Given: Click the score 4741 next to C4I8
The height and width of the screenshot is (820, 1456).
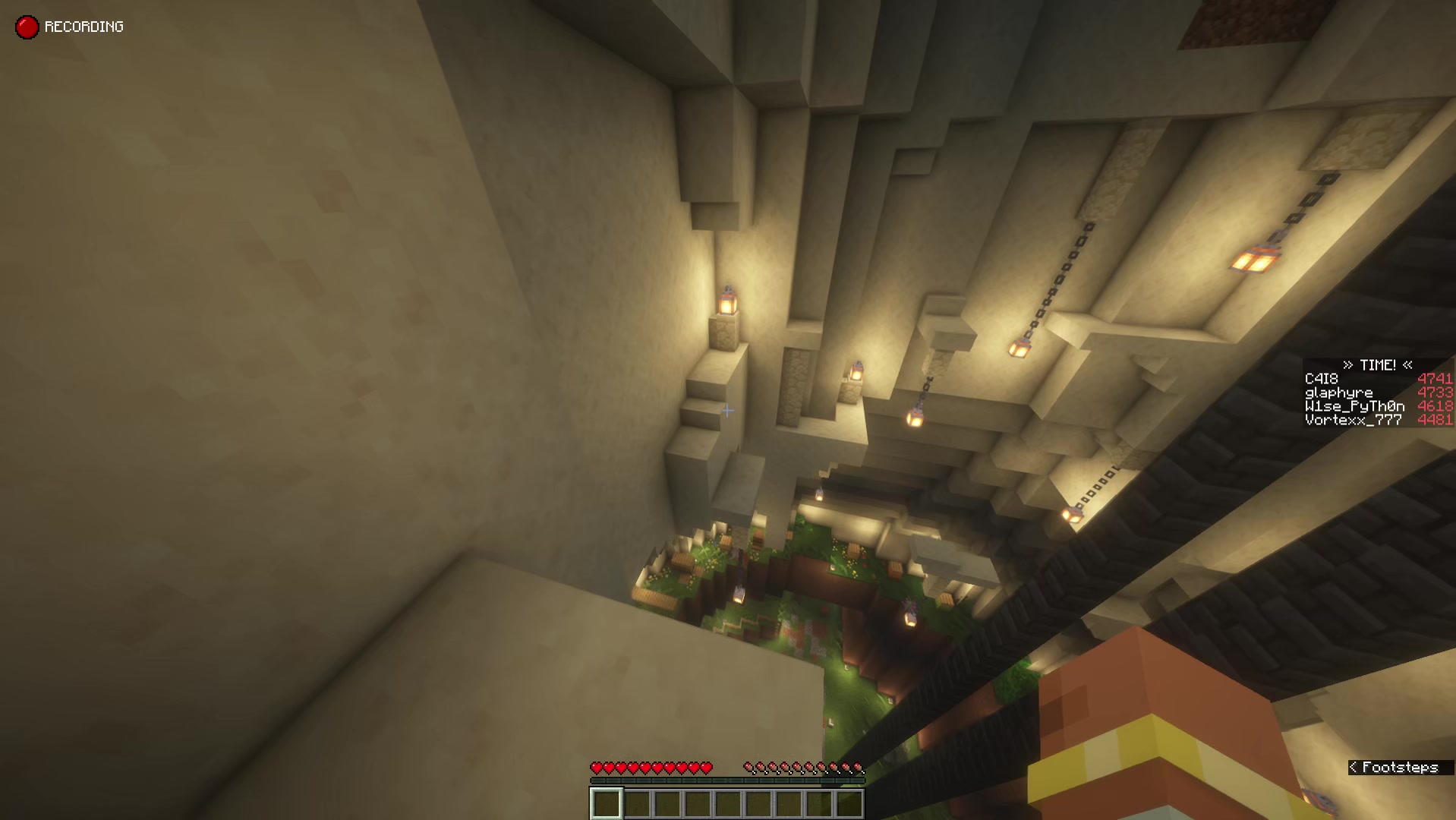Looking at the screenshot, I should (1437, 378).
